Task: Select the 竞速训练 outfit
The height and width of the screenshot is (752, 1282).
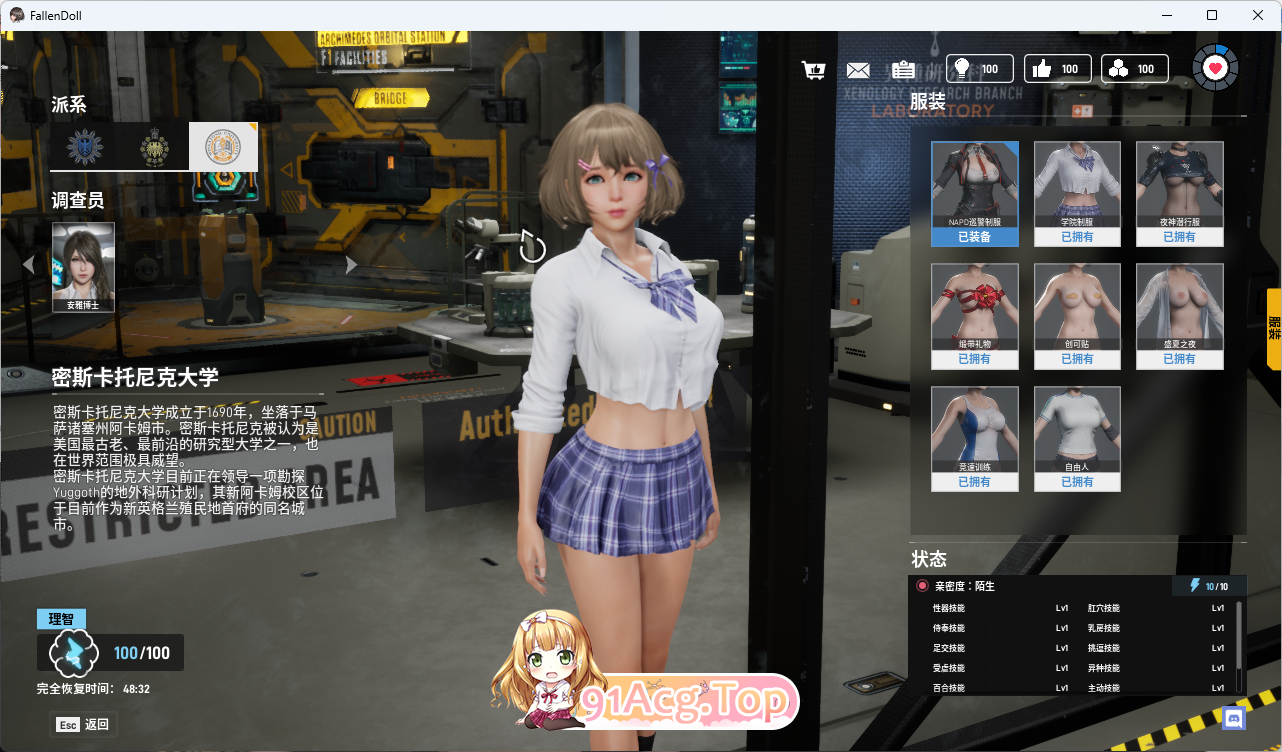Action: [x=975, y=438]
